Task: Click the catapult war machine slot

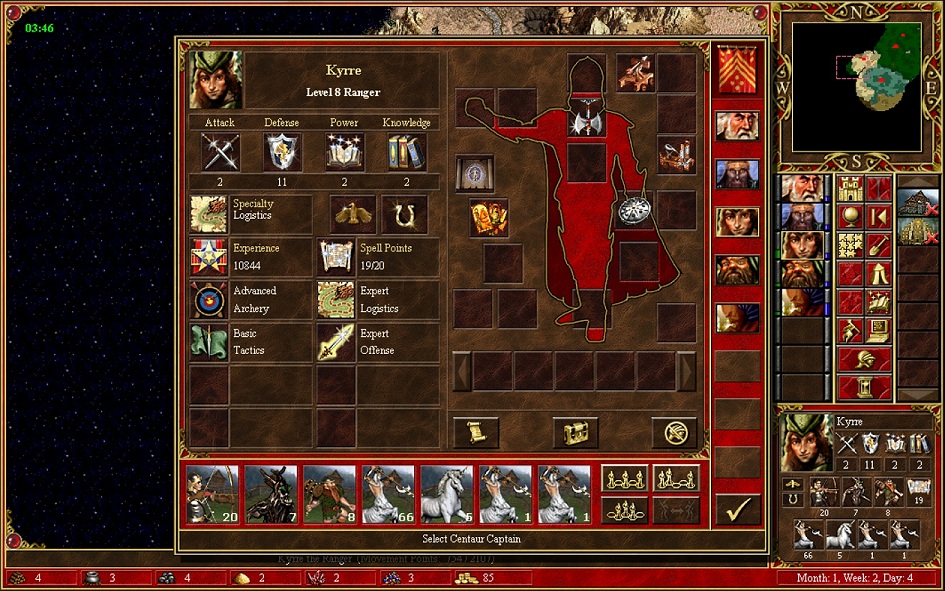Action: 676,155
